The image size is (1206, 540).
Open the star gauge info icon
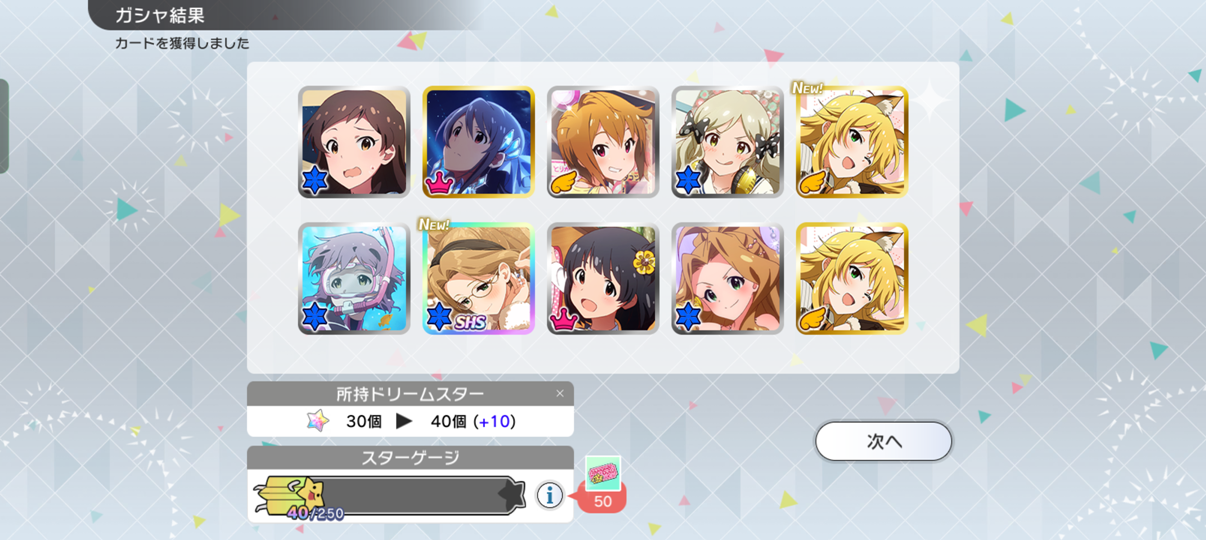point(549,494)
